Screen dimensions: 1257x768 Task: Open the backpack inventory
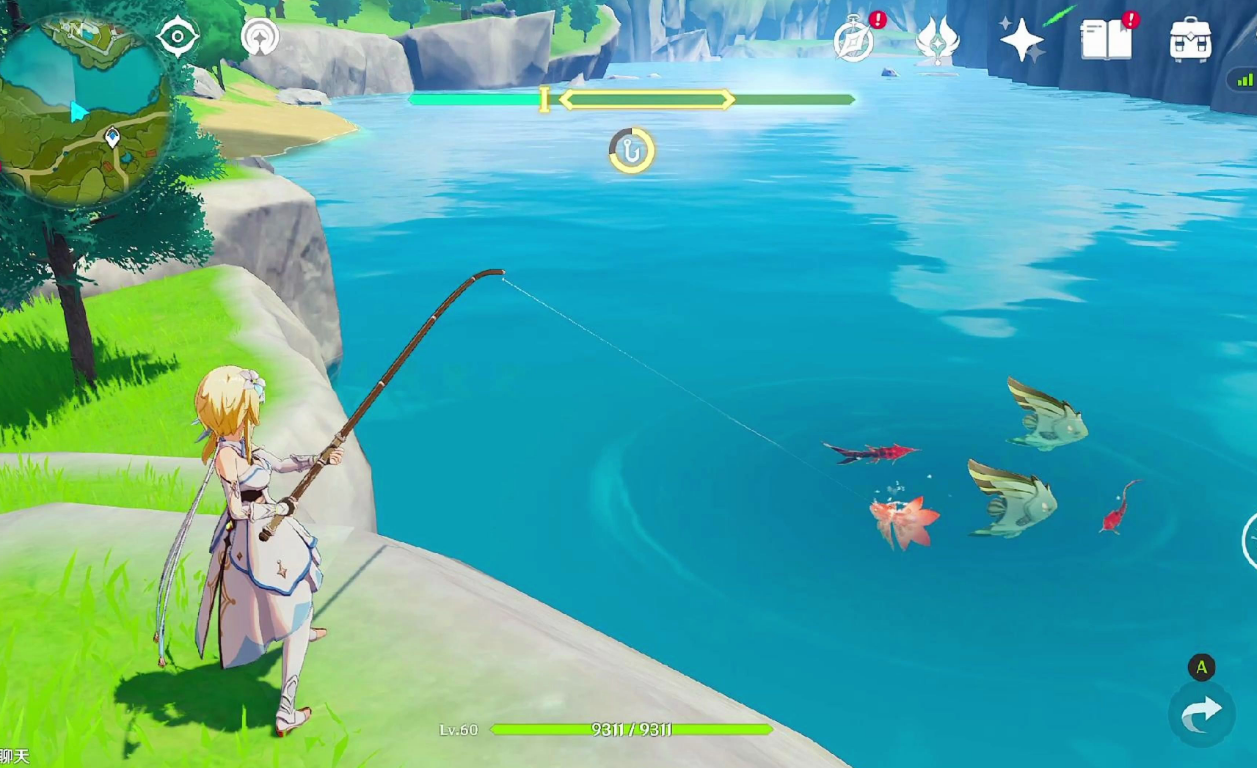click(x=1190, y=40)
